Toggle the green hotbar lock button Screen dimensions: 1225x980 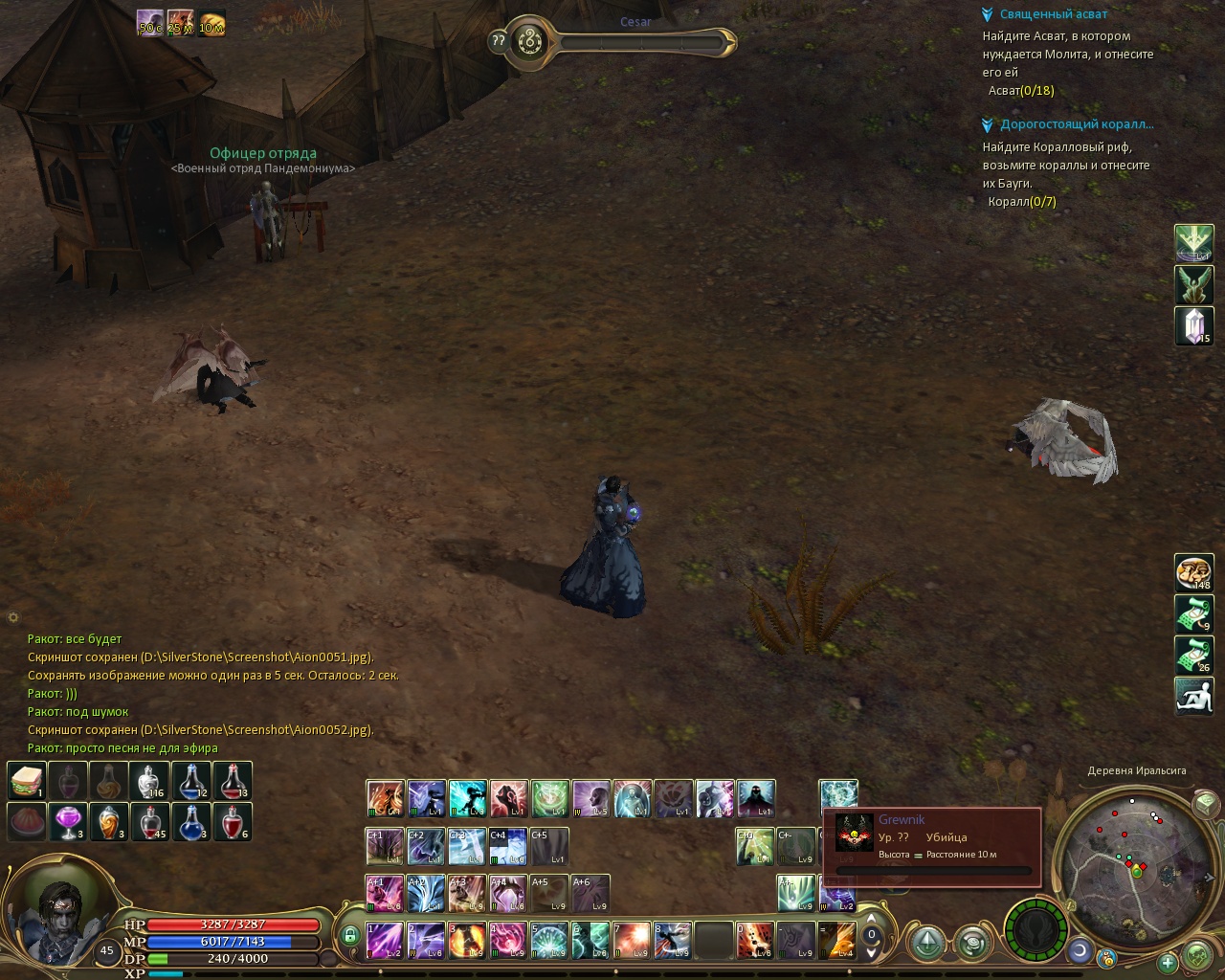click(349, 935)
